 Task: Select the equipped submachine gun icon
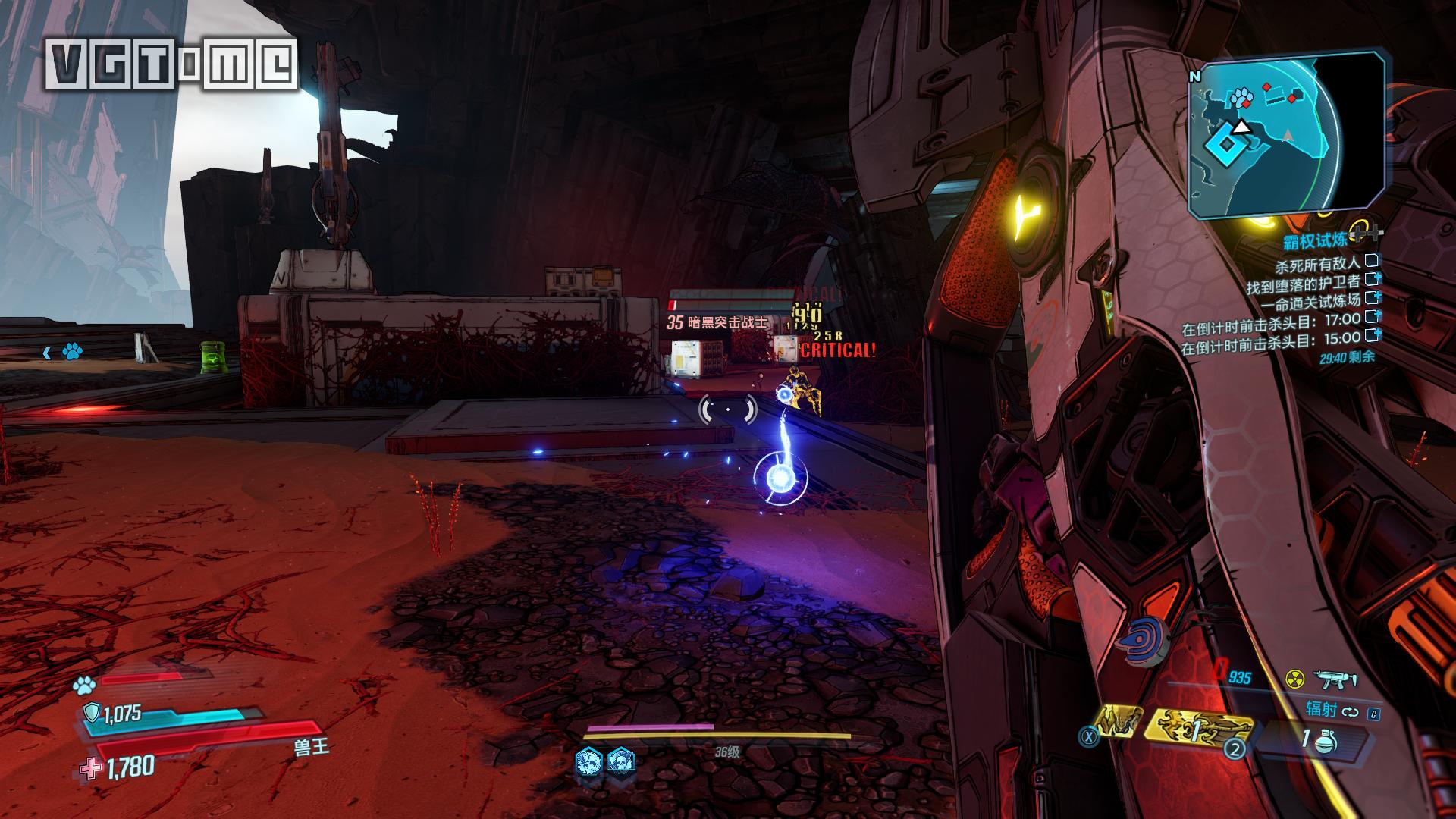(x=1335, y=679)
